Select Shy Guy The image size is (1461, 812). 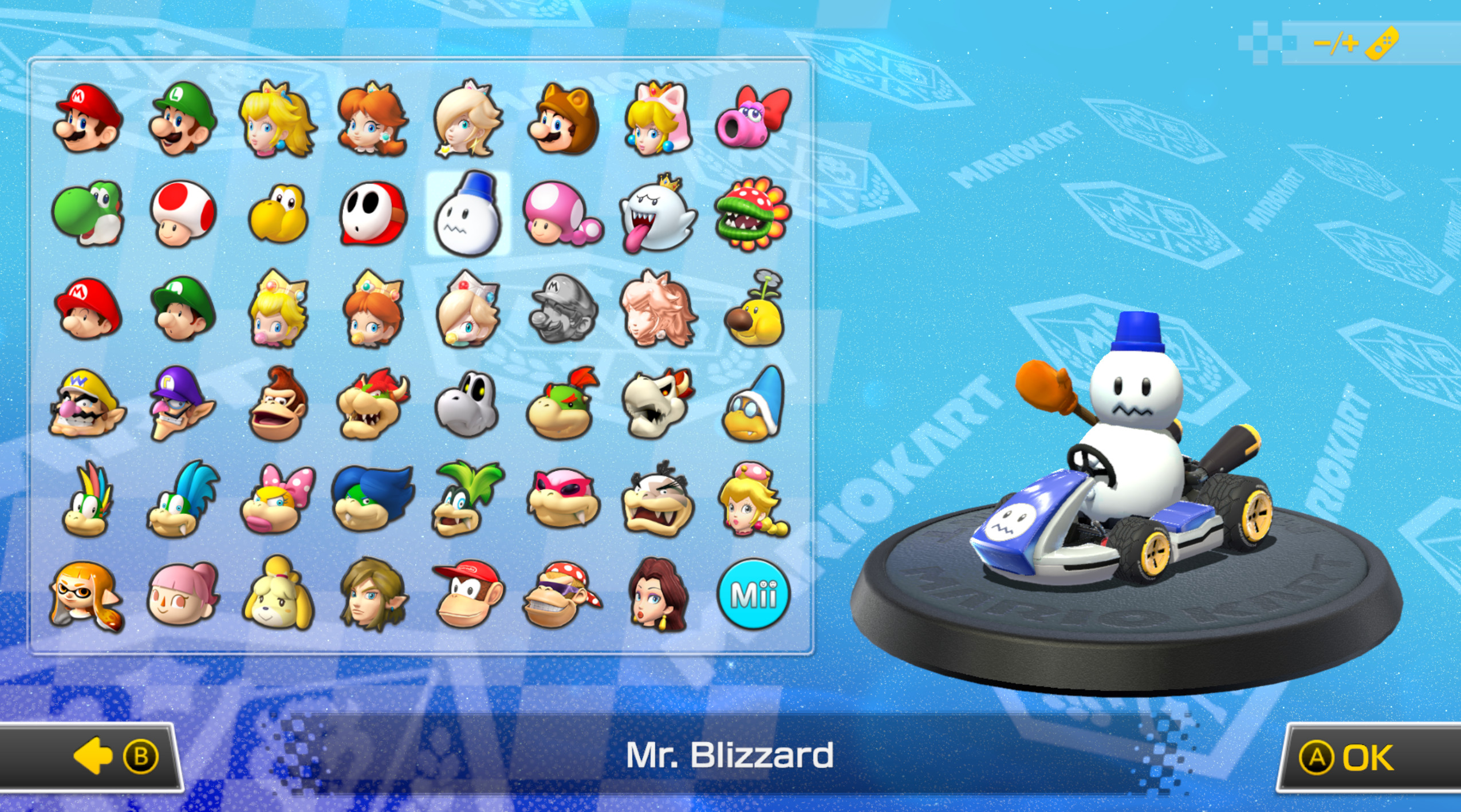[373, 215]
